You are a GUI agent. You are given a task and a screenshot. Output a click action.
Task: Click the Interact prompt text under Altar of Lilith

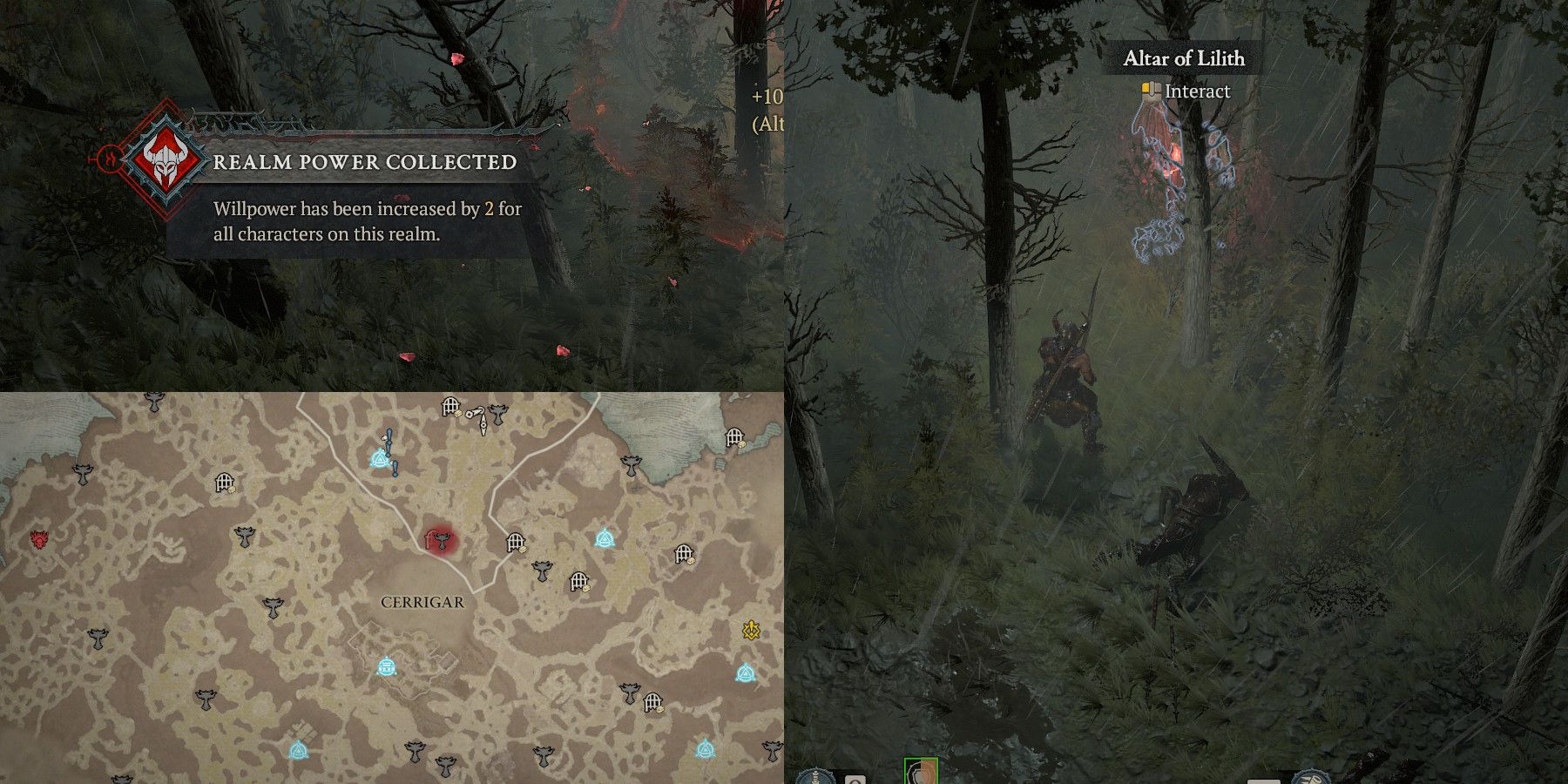1198,91
